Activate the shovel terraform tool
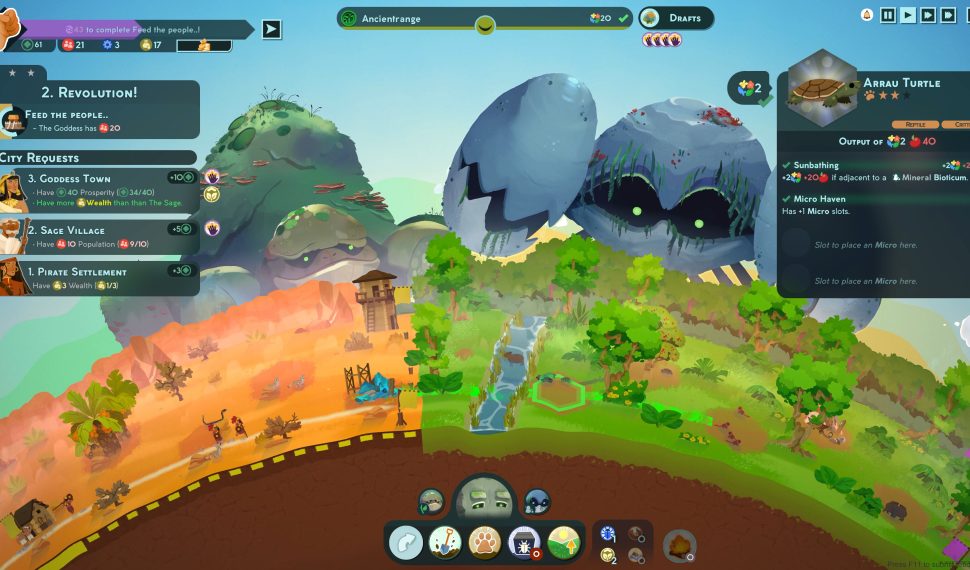Screen dimensions: 970x570 [x=445, y=542]
